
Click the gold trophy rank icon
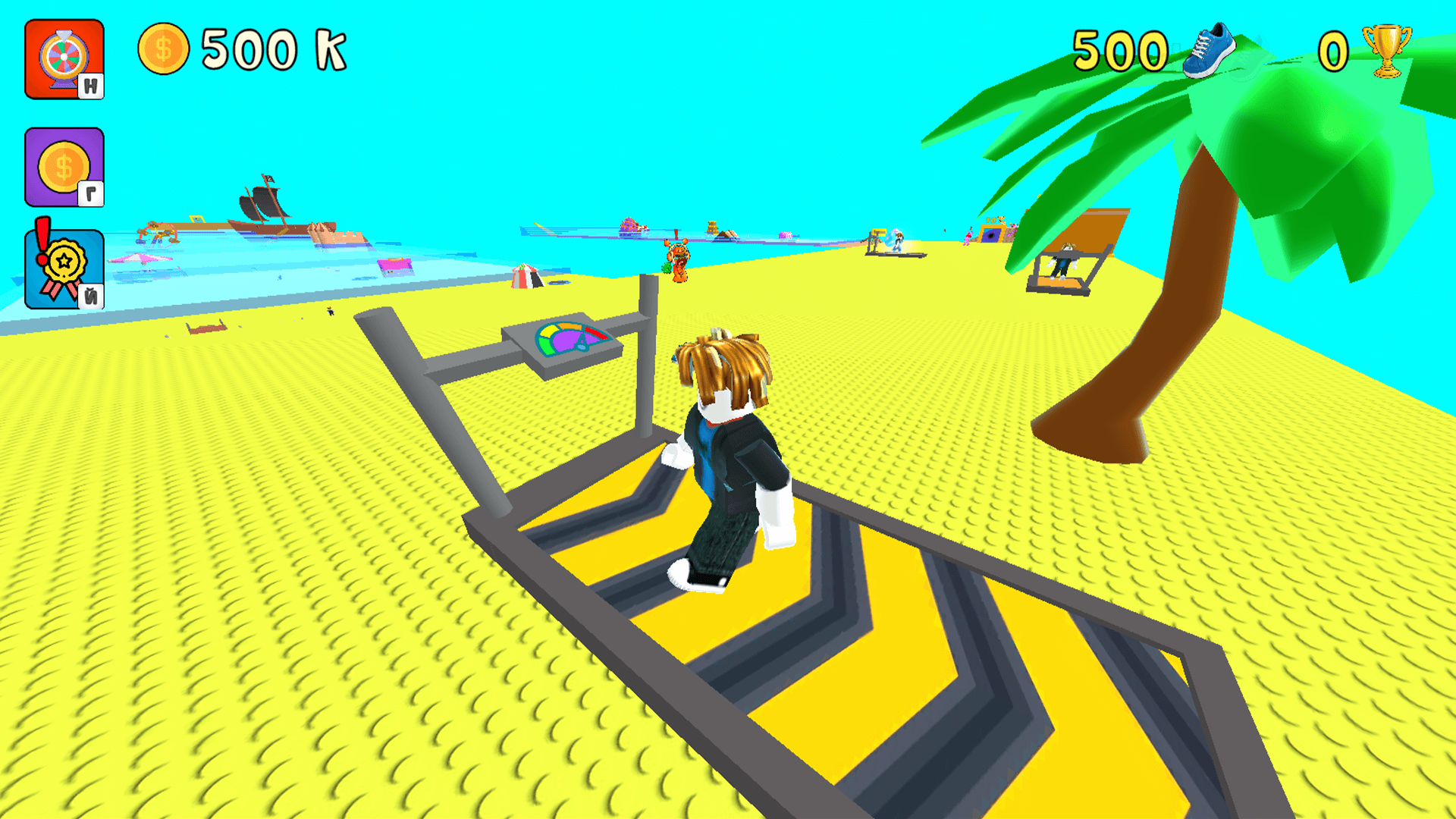pos(1390,48)
